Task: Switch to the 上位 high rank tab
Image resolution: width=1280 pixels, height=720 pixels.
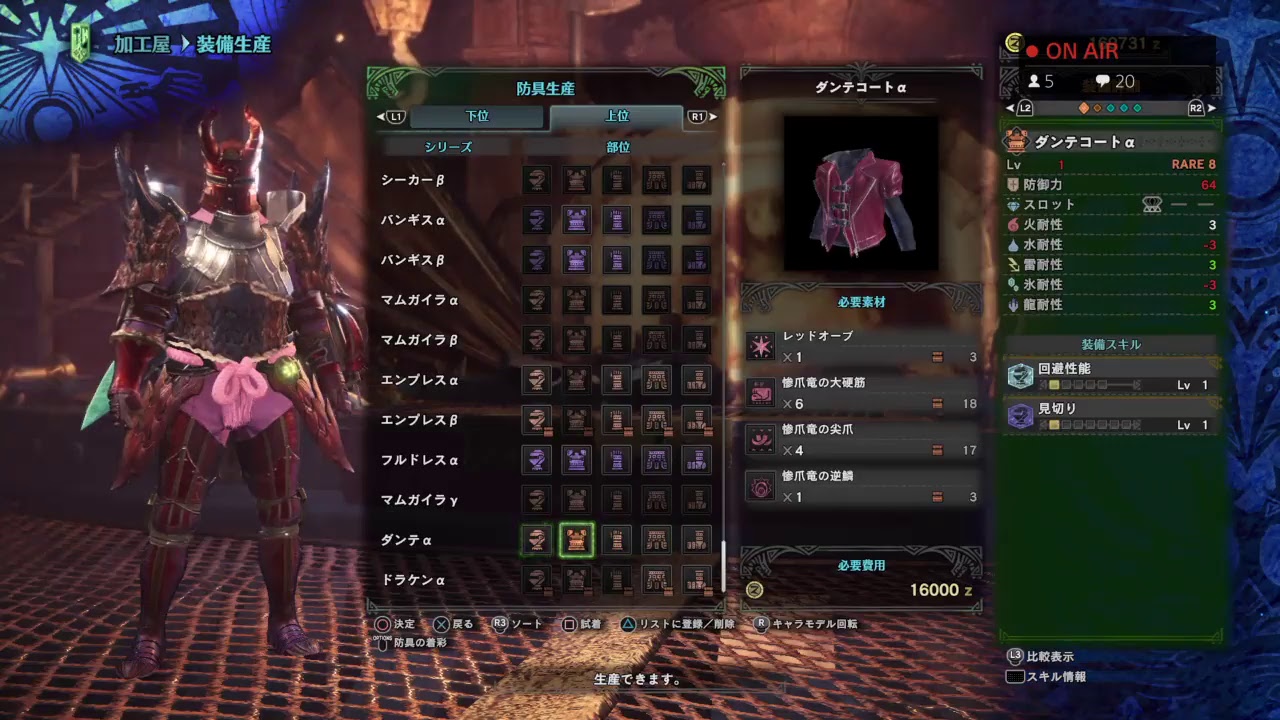Action: pos(616,117)
